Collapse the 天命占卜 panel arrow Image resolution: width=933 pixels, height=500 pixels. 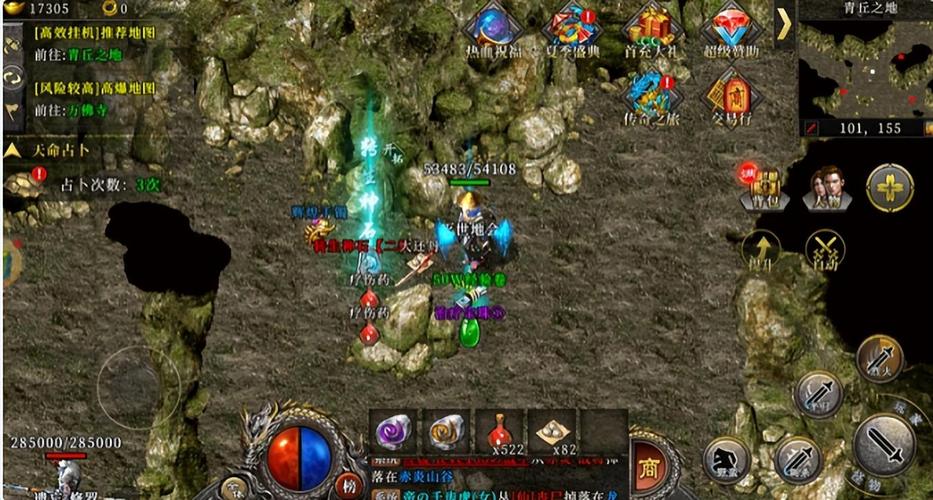coord(12,150)
